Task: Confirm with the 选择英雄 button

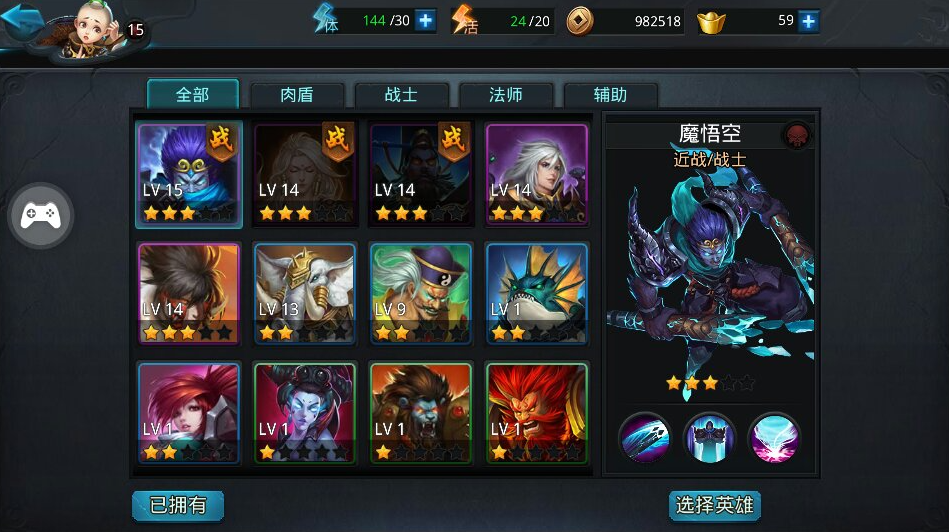Action: [x=714, y=505]
